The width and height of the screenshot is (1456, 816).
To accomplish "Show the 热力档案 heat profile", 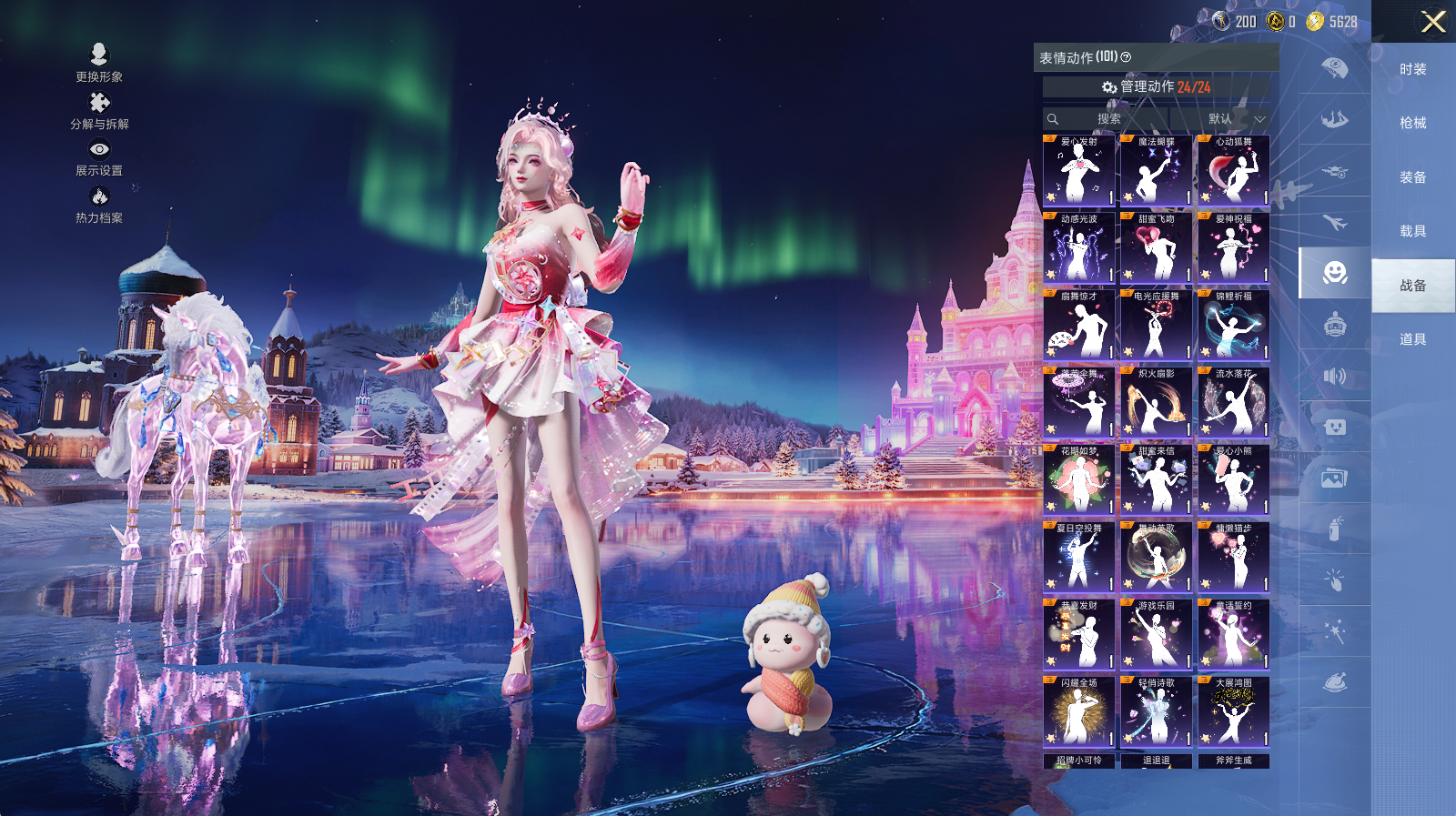I will click(x=99, y=205).
